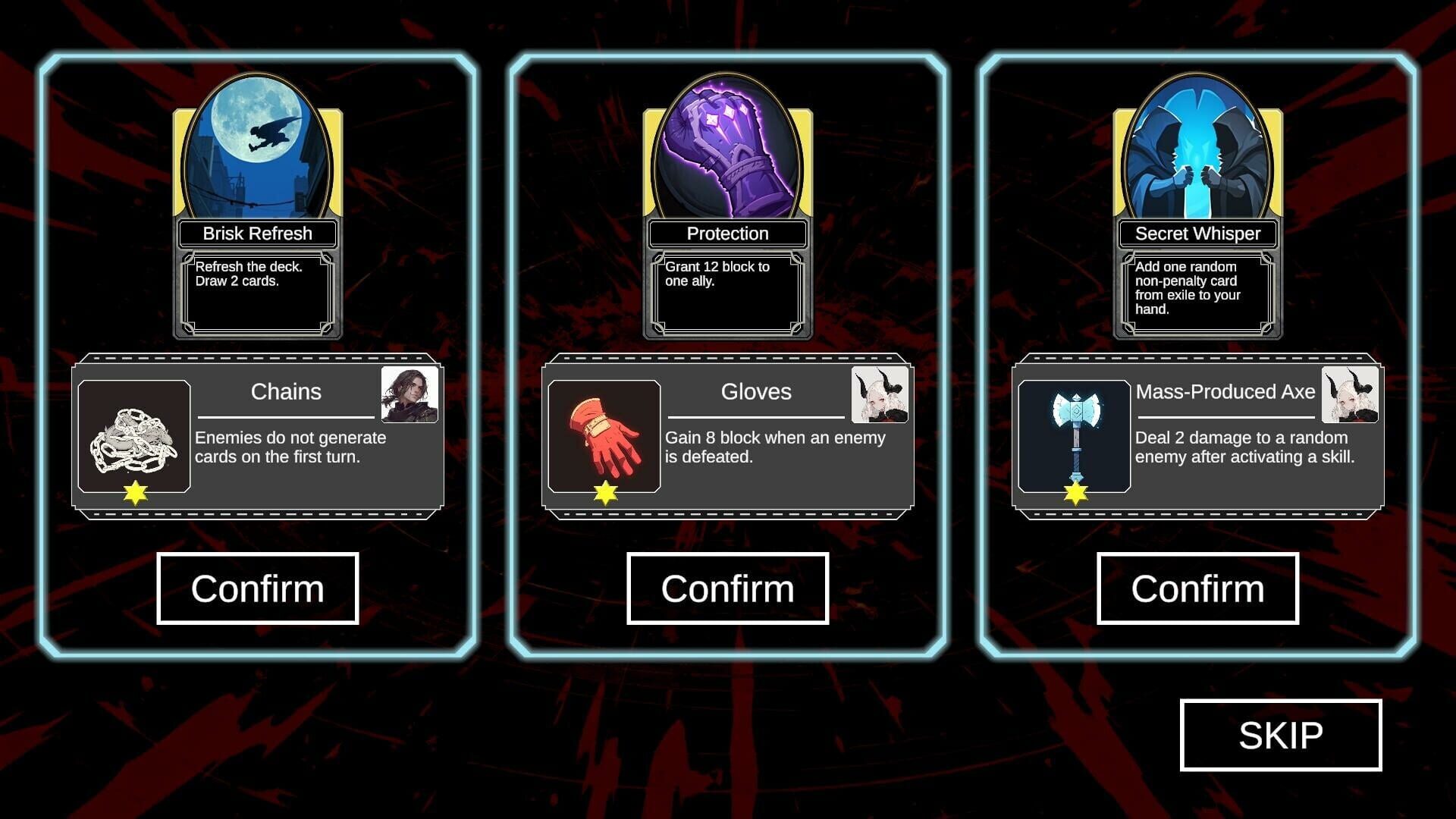Confirm the Secret Whisper card choice
The height and width of the screenshot is (819, 1456).
1197,588
